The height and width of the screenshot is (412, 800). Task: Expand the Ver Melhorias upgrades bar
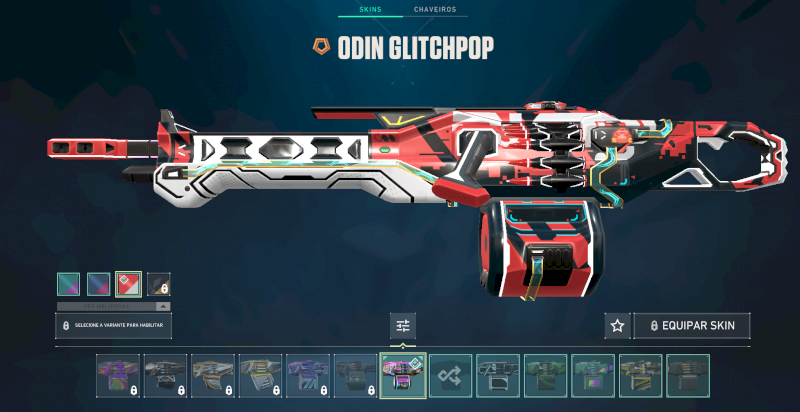coord(112,306)
